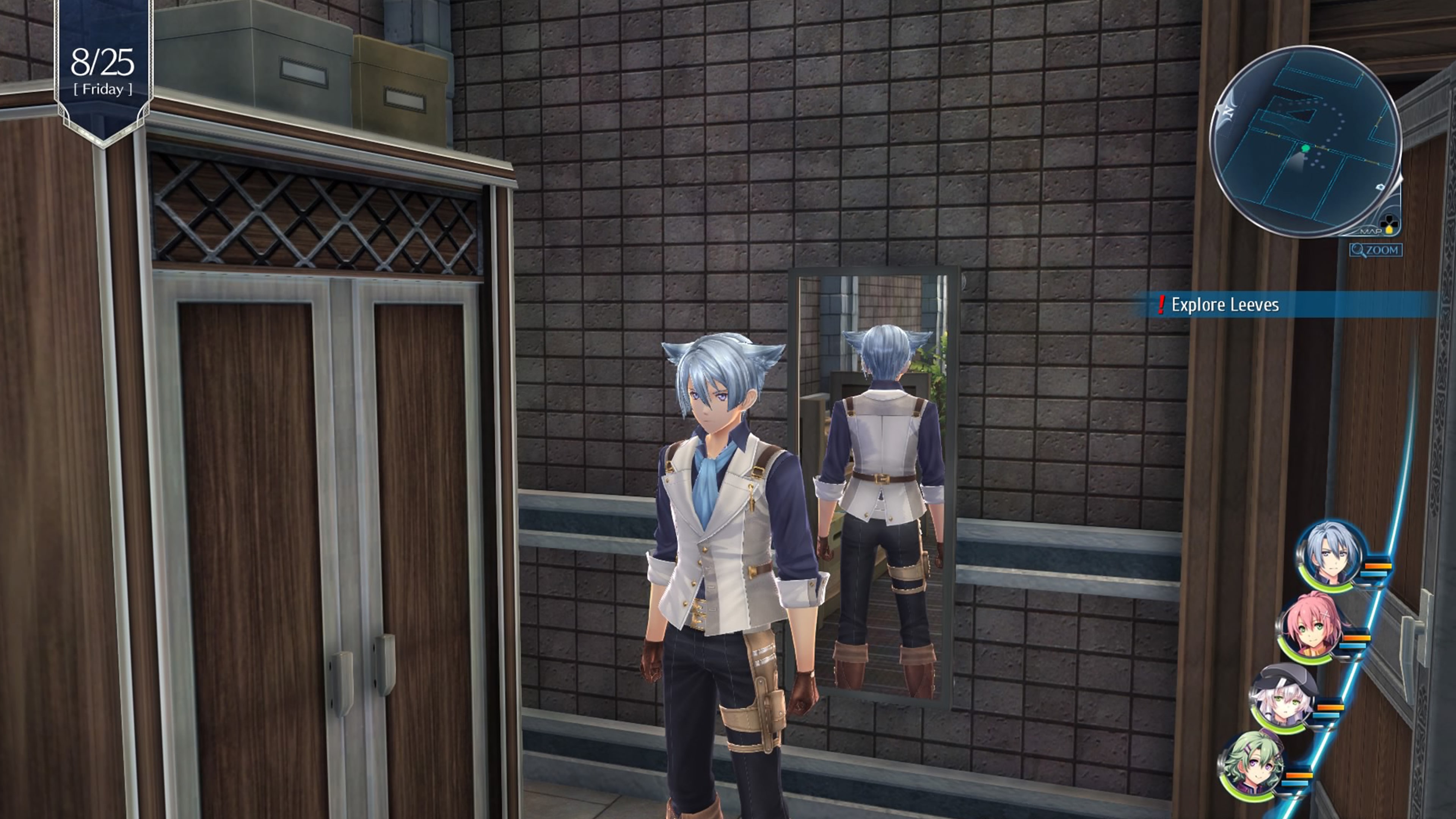Image resolution: width=1456 pixels, height=819 pixels.
Task: Click the yellow button prompt under the D-pad icon
Action: coord(1389,231)
